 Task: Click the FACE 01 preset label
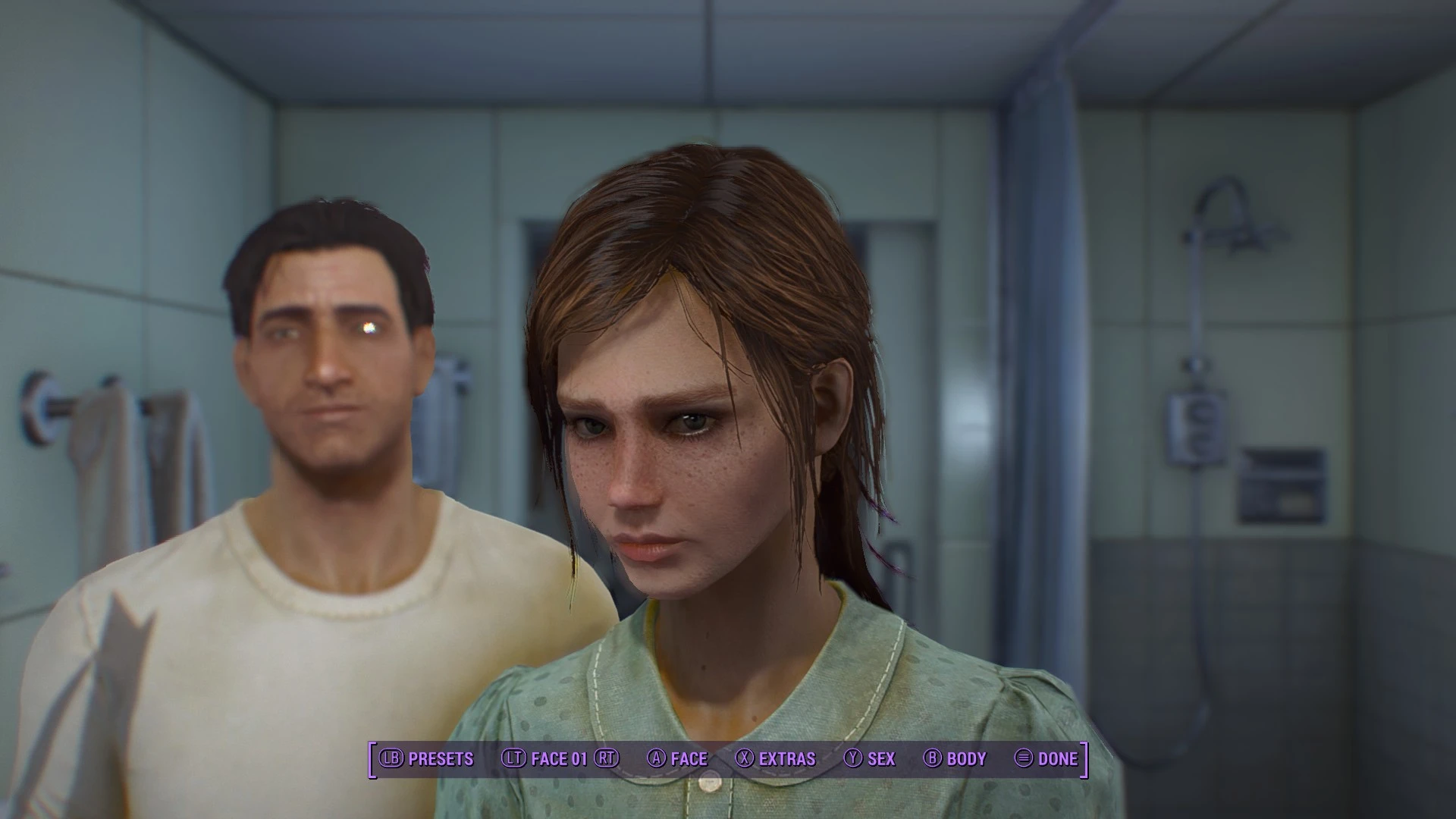pyautogui.click(x=560, y=758)
